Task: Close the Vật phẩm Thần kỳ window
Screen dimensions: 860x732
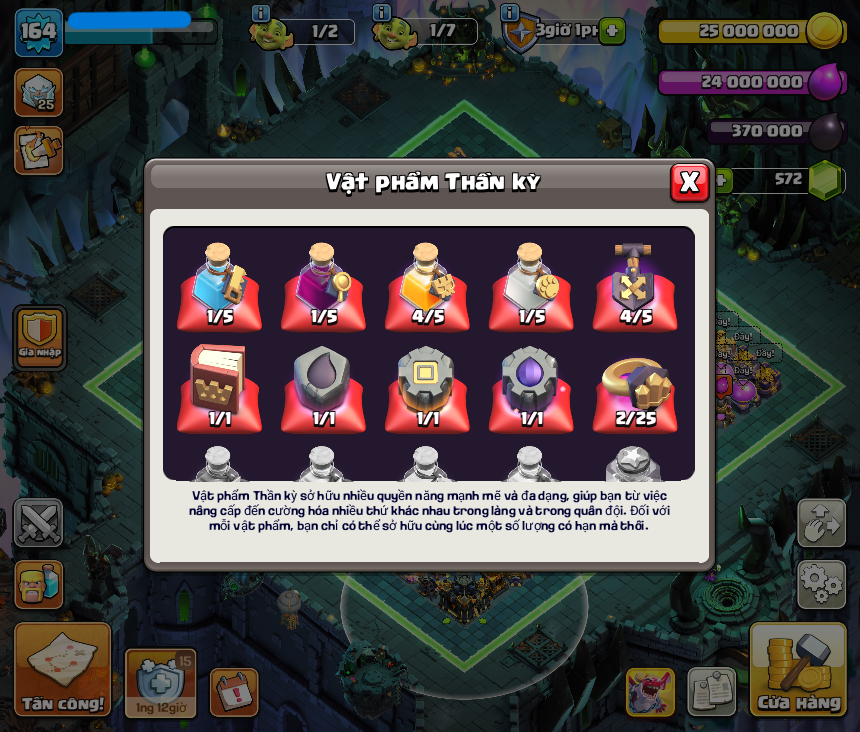Action: click(689, 182)
